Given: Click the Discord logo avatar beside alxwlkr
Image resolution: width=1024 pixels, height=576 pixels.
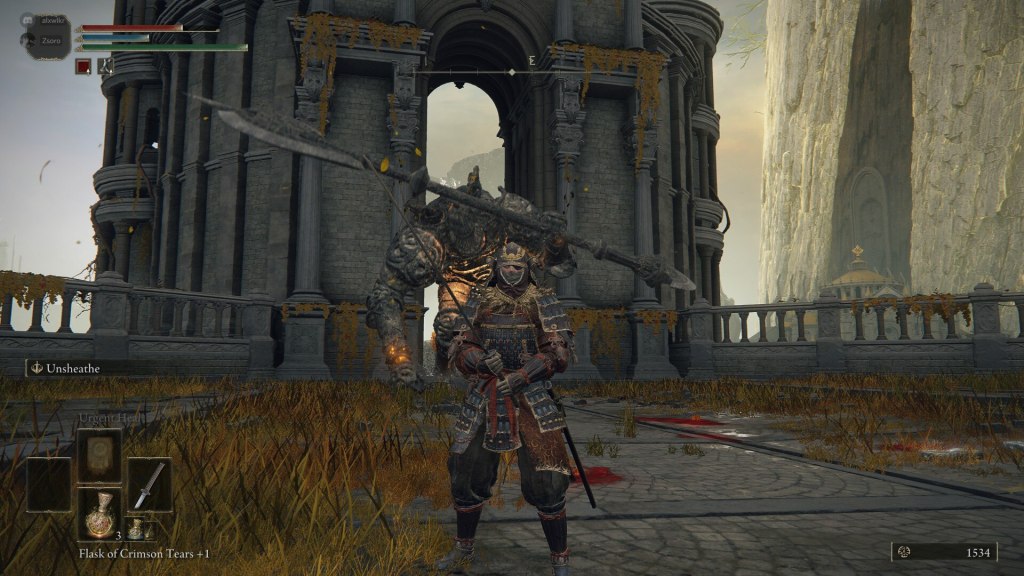Looking at the screenshot, I should [28, 19].
